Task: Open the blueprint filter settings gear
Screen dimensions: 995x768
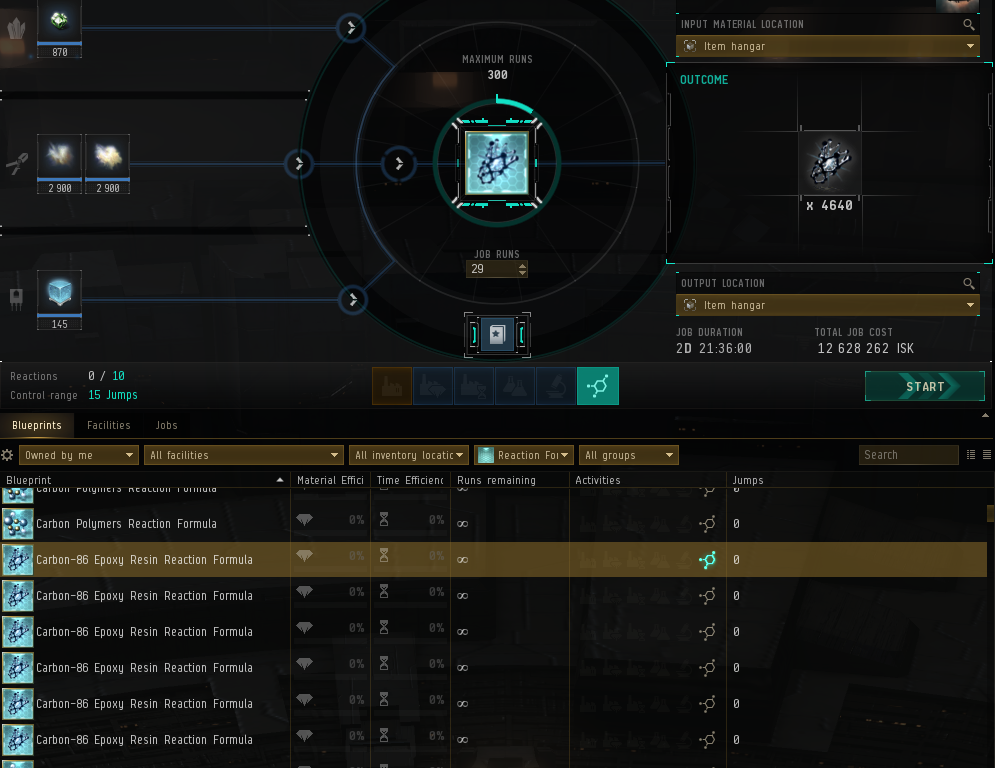Action: click(8, 455)
